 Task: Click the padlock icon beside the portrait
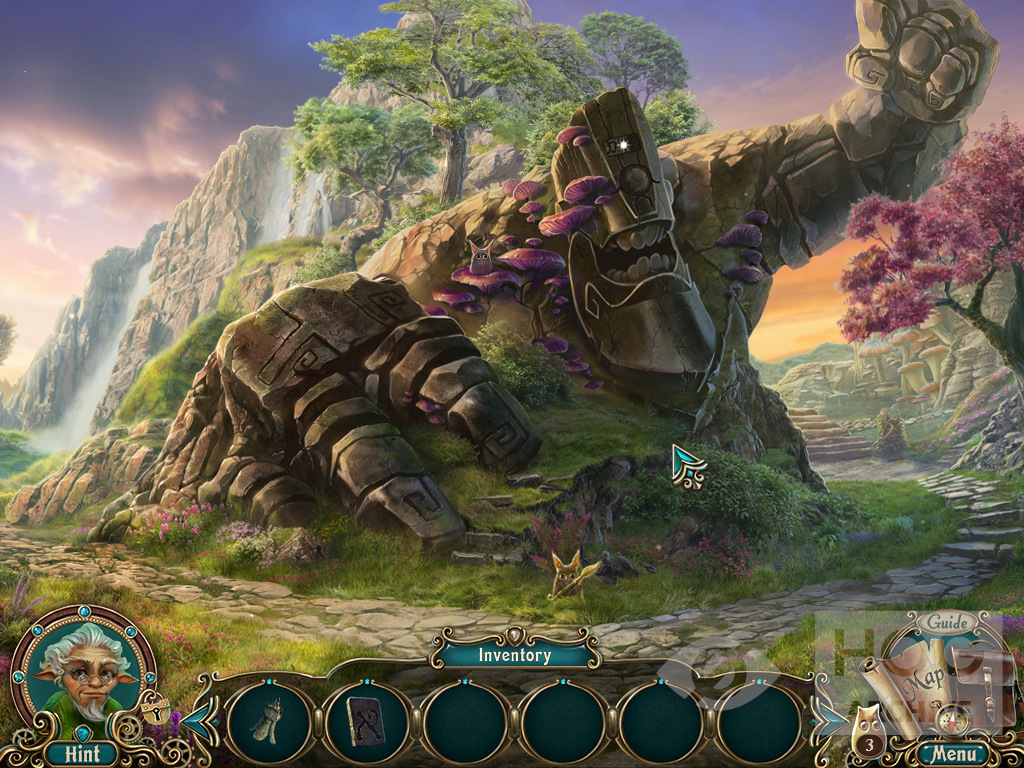[155, 709]
